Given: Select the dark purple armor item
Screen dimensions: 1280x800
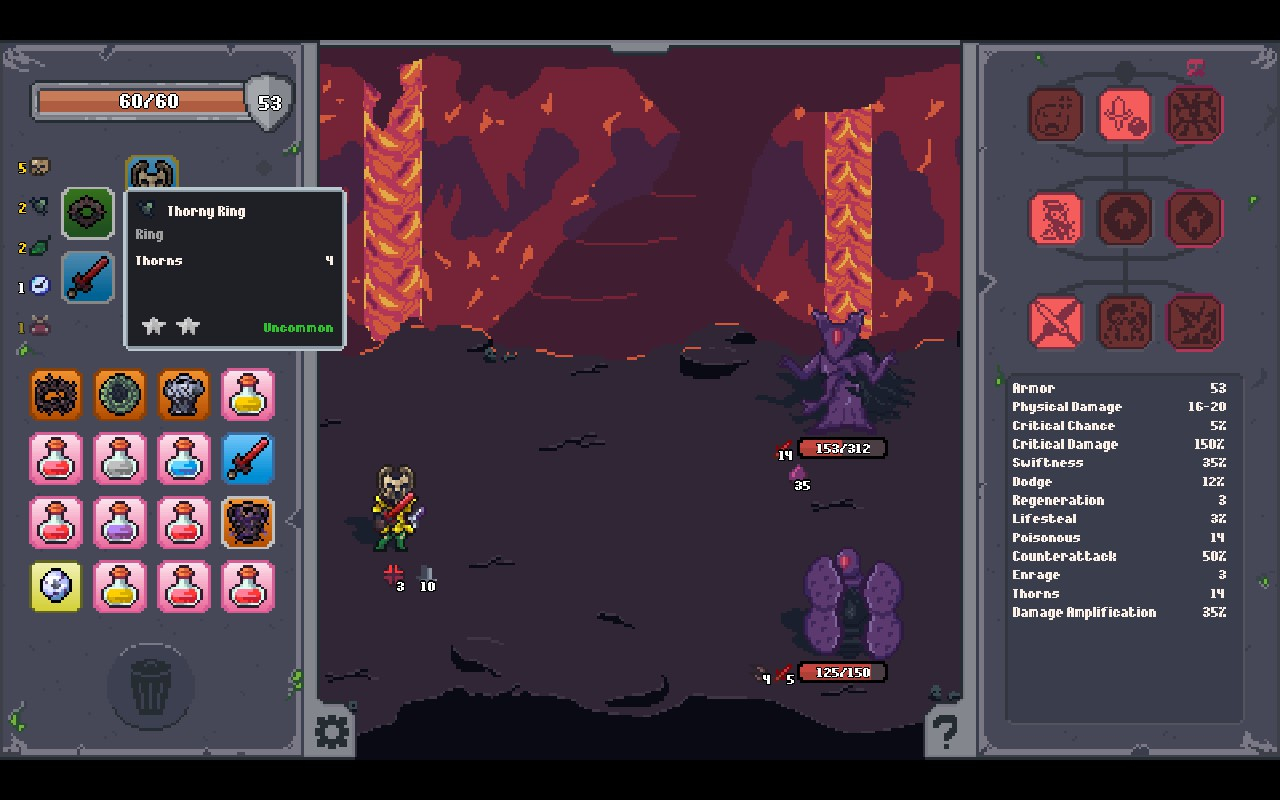Looking at the screenshot, I should coord(248,523).
